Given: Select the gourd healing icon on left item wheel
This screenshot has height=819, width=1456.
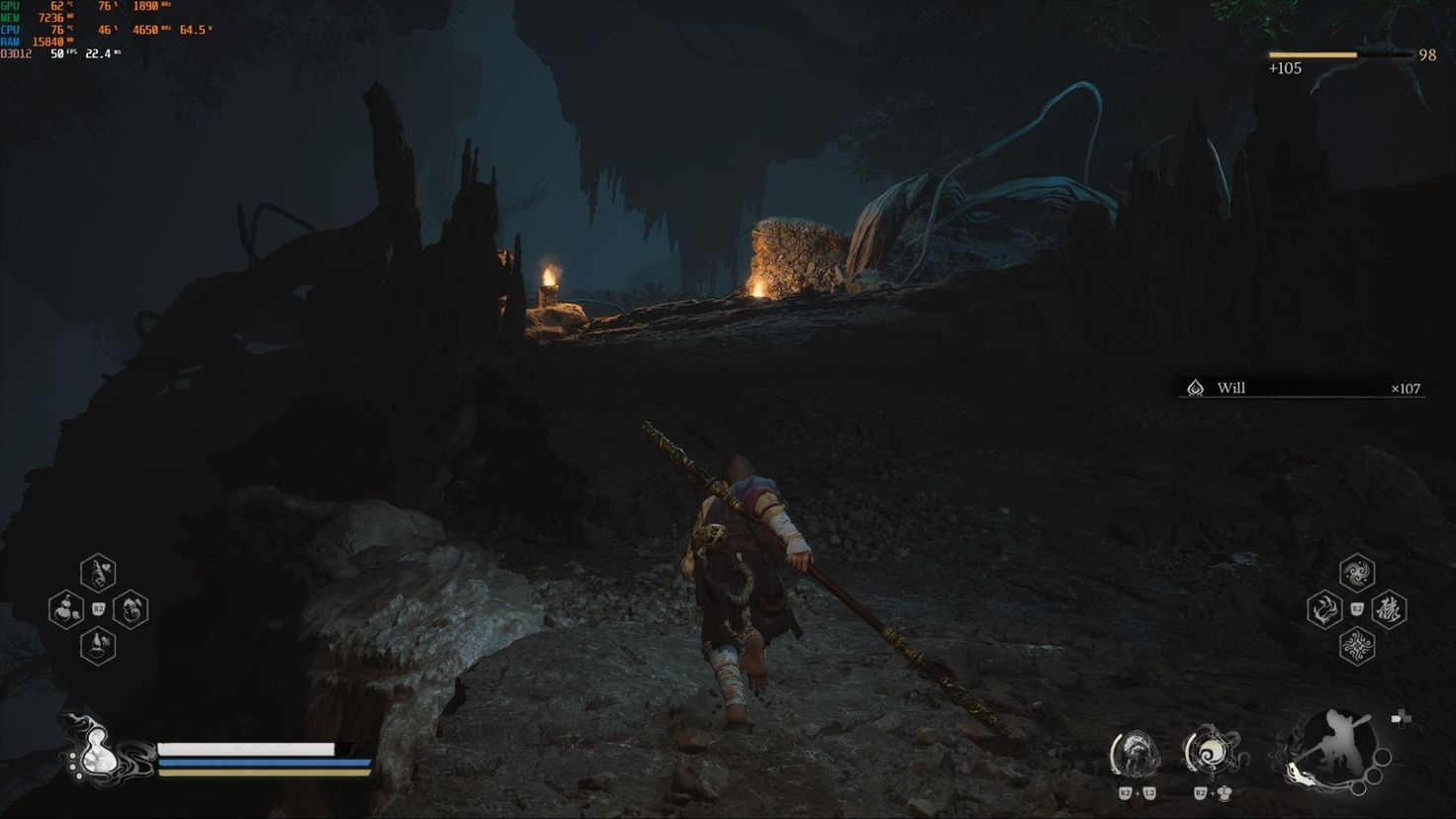Looking at the screenshot, I should (x=65, y=608).
